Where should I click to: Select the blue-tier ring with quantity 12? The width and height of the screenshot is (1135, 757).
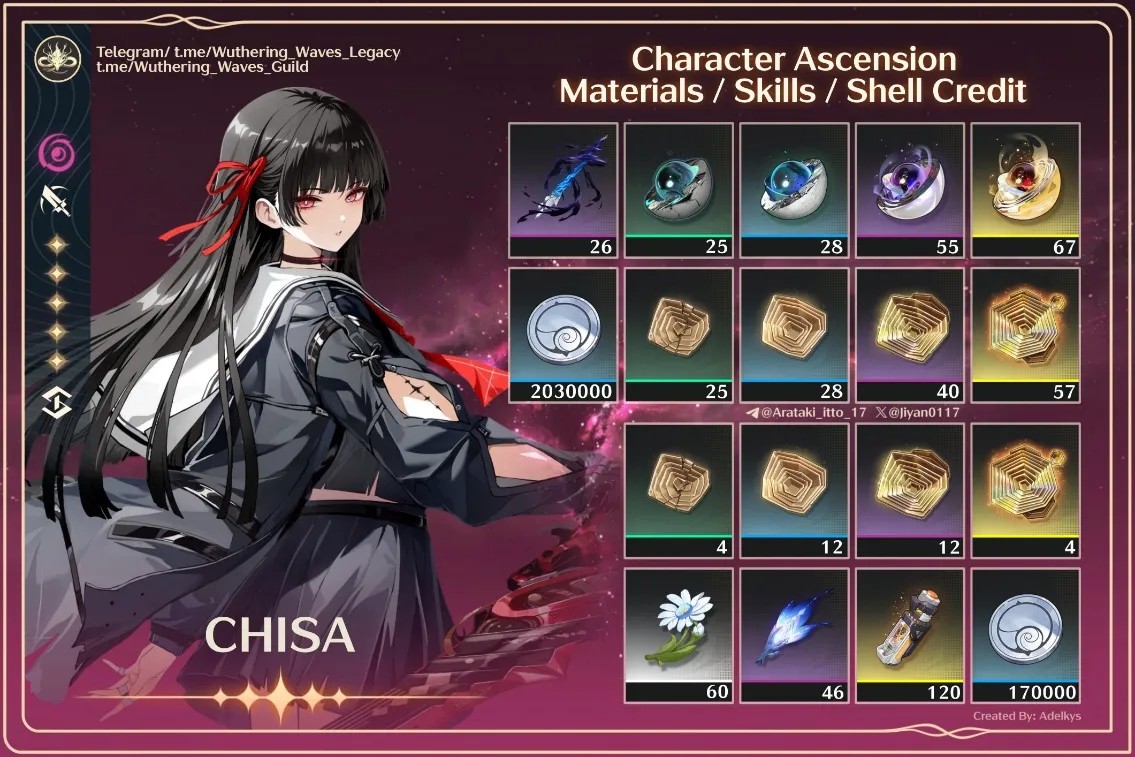pyautogui.click(x=794, y=490)
